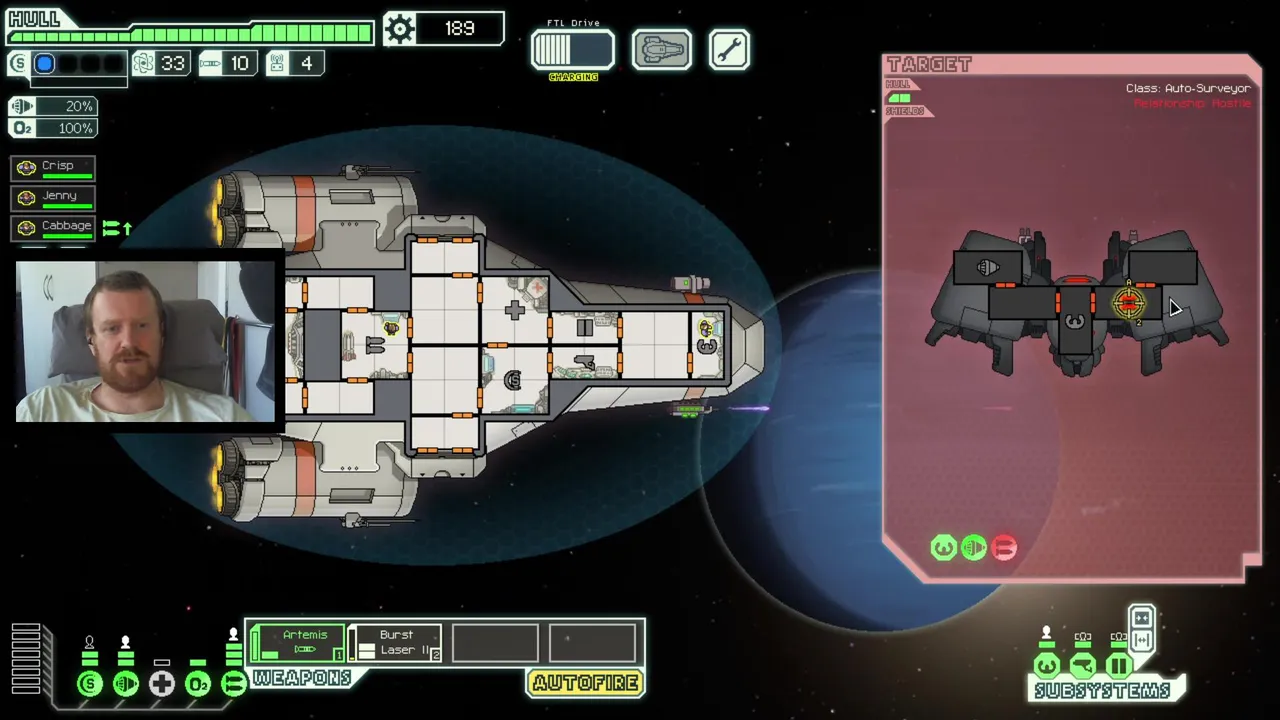The height and width of the screenshot is (720, 1280).
Task: Select crew member Jenny
Action: 54,197
